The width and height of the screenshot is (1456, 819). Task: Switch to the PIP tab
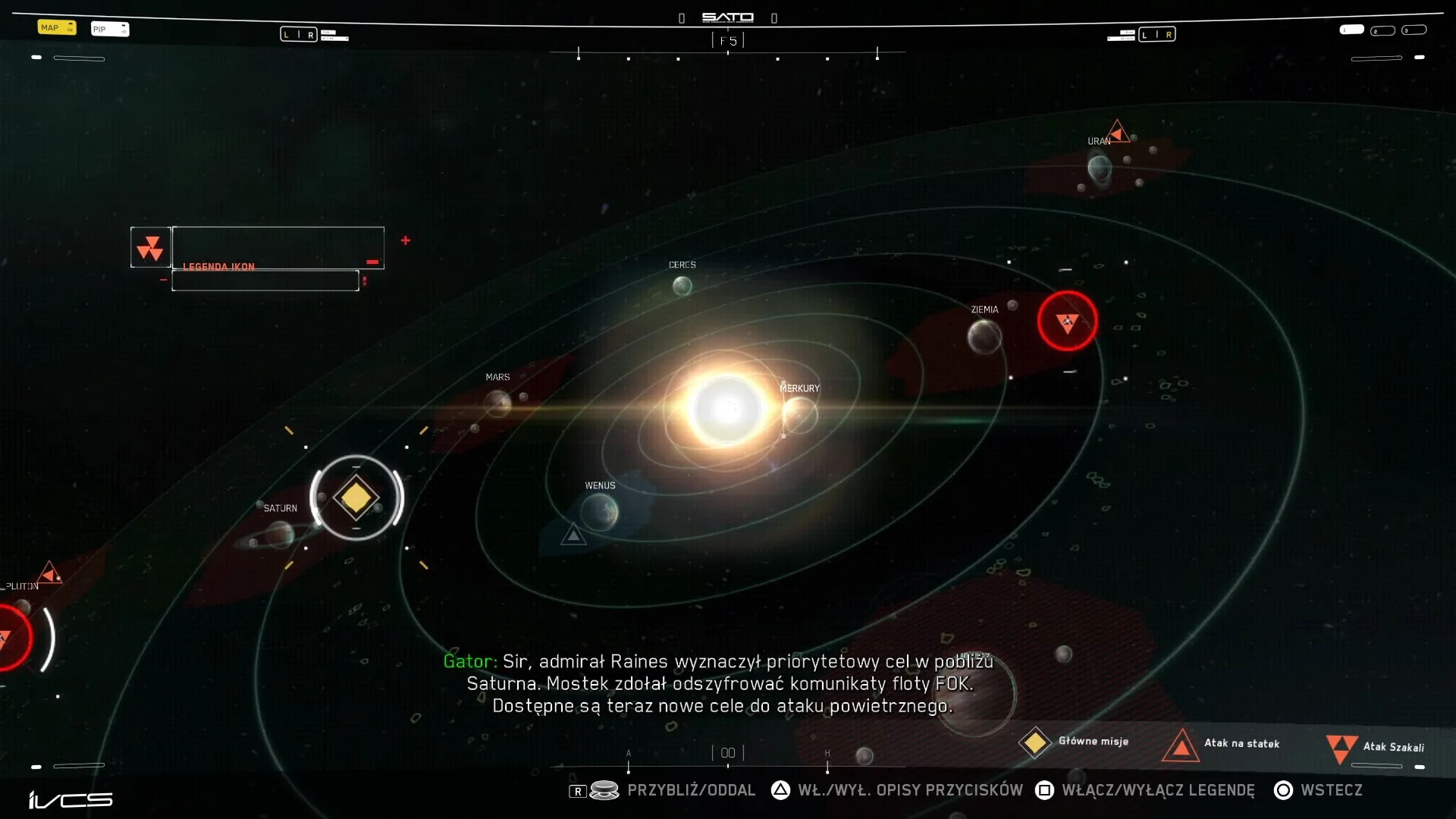tap(110, 29)
